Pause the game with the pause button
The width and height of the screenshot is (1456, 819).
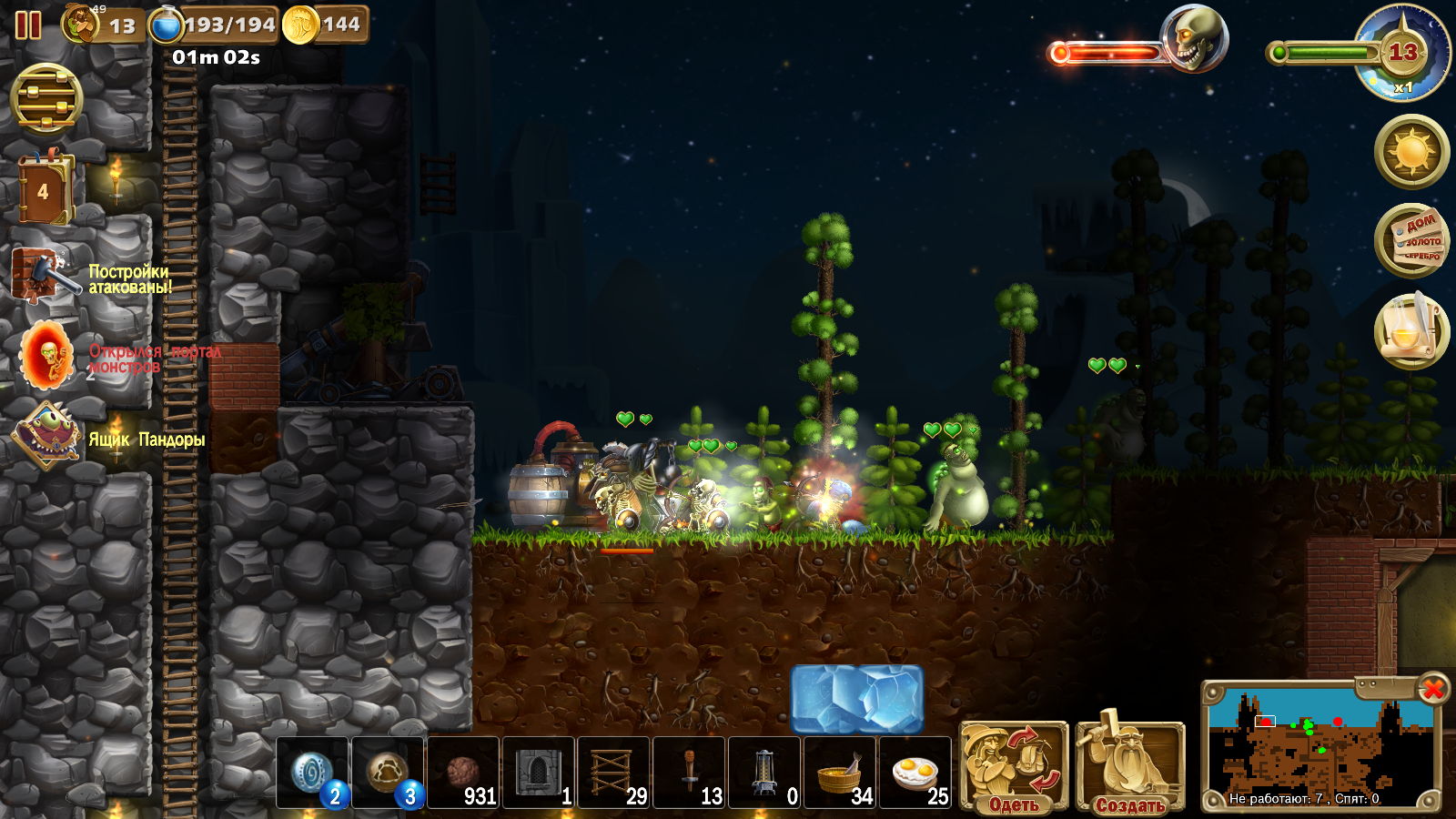[x=28, y=25]
